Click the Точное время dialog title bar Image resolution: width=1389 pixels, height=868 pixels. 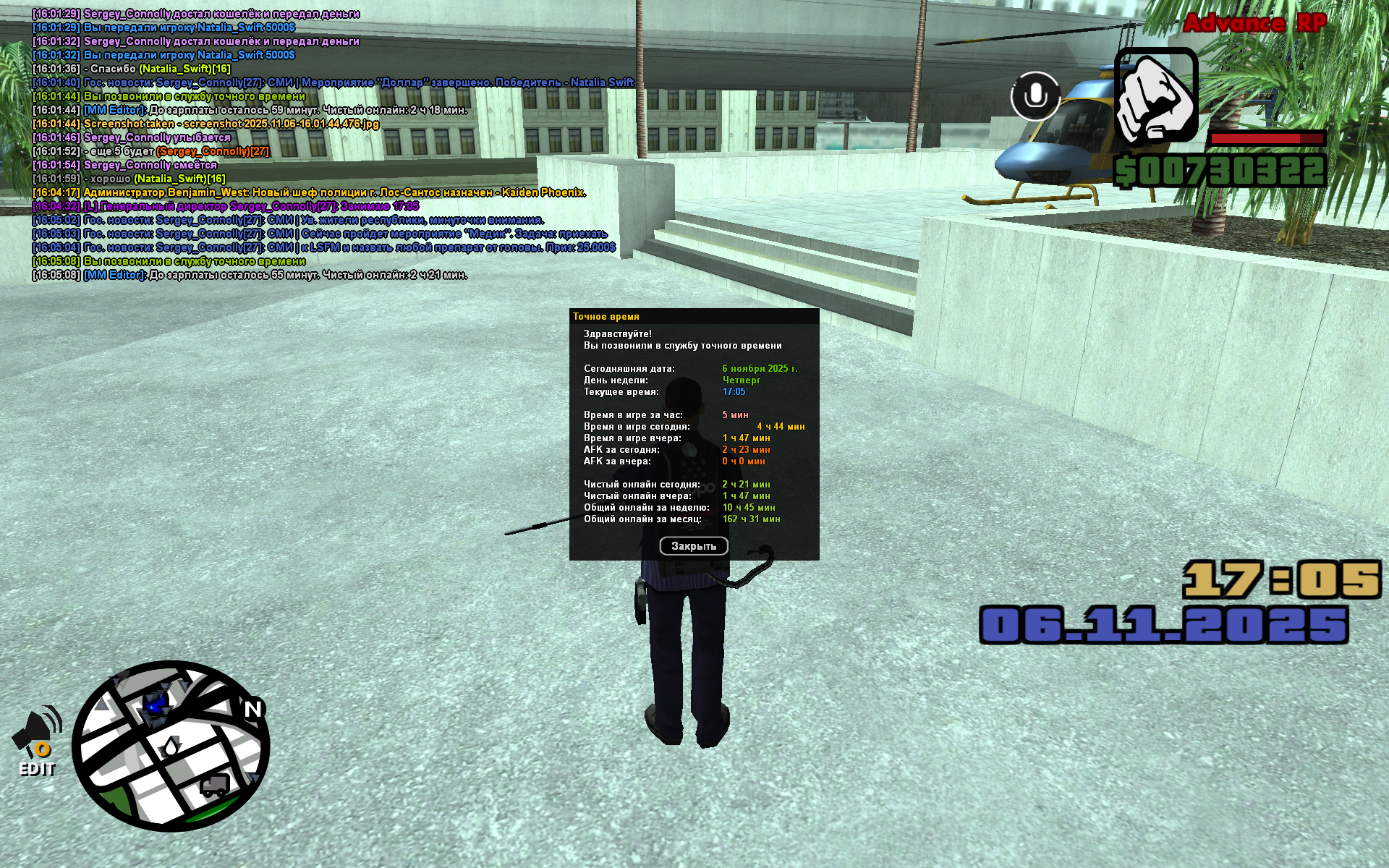(x=693, y=316)
